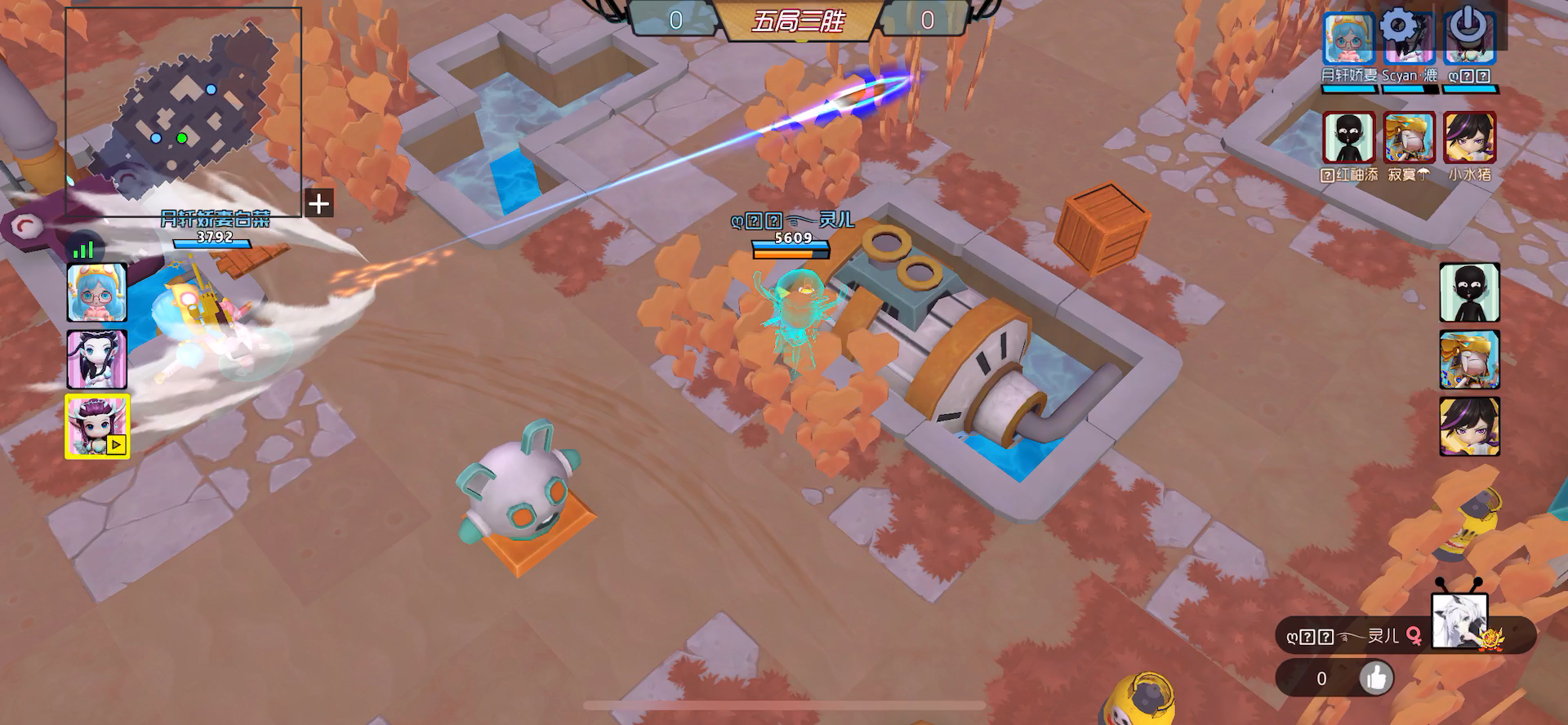1568x725 pixels.
Task: Click the minimap of the arena
Action: pos(184,110)
